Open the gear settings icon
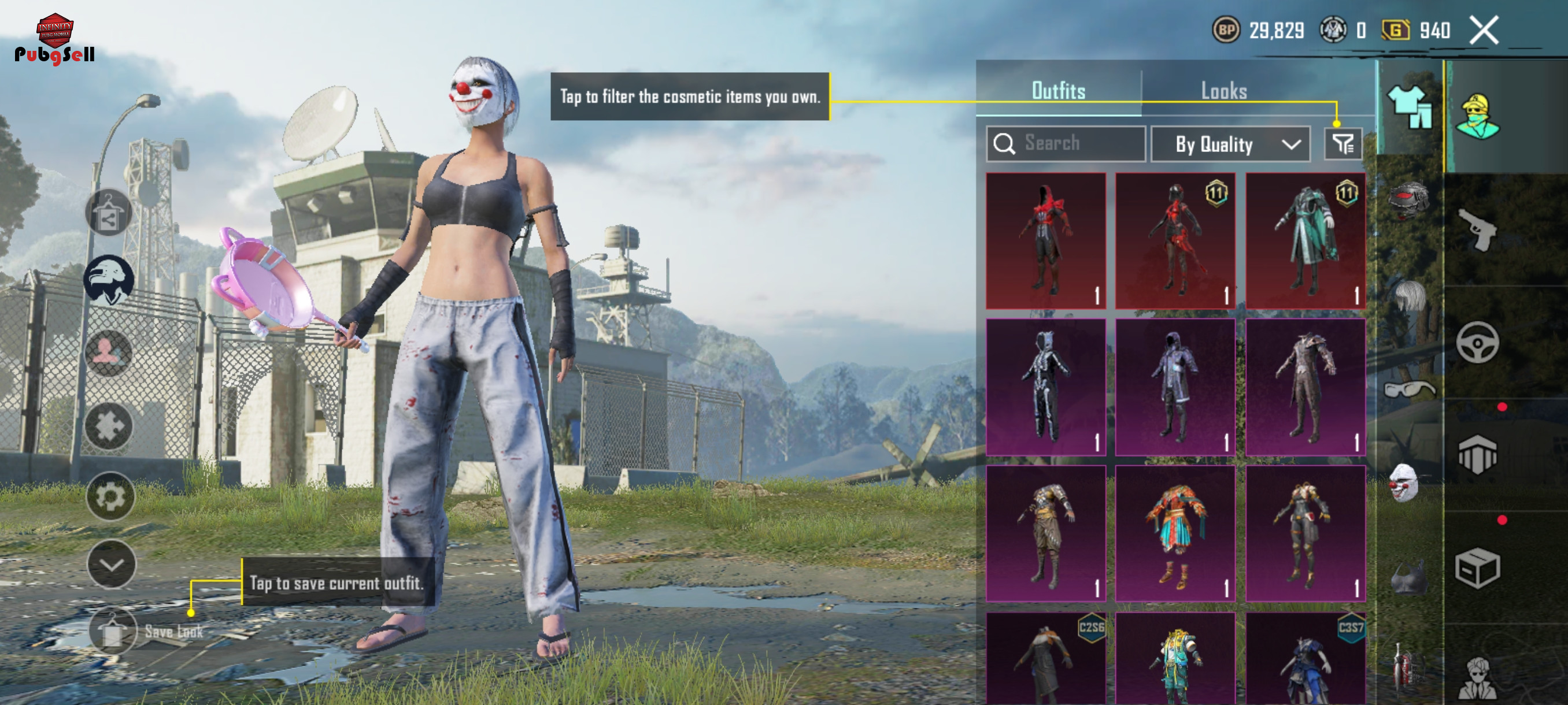Image resolution: width=1568 pixels, height=705 pixels. [110, 497]
